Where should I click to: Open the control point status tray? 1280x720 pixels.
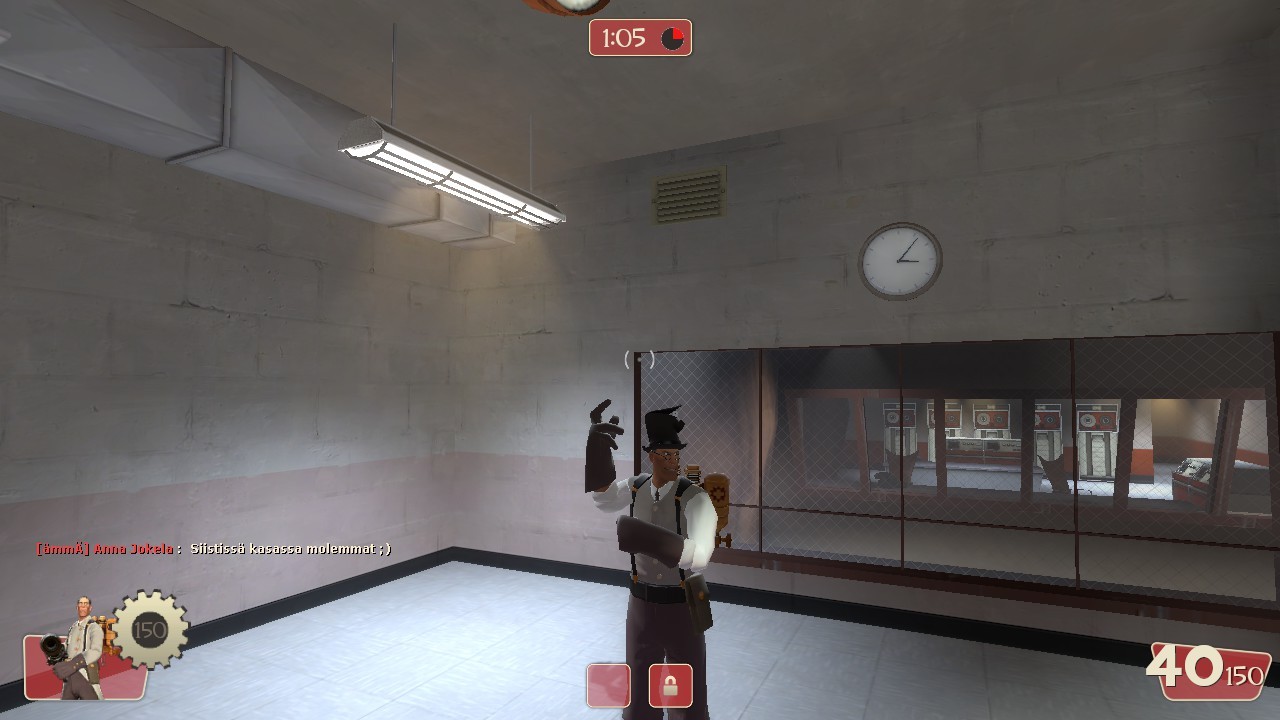[640, 687]
